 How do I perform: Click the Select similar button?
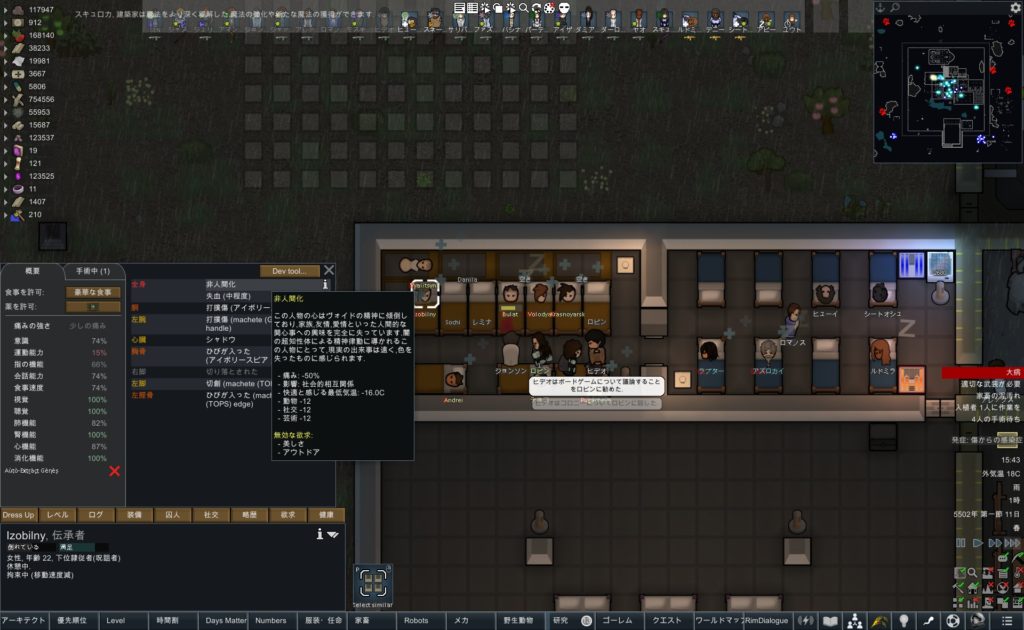(372, 585)
